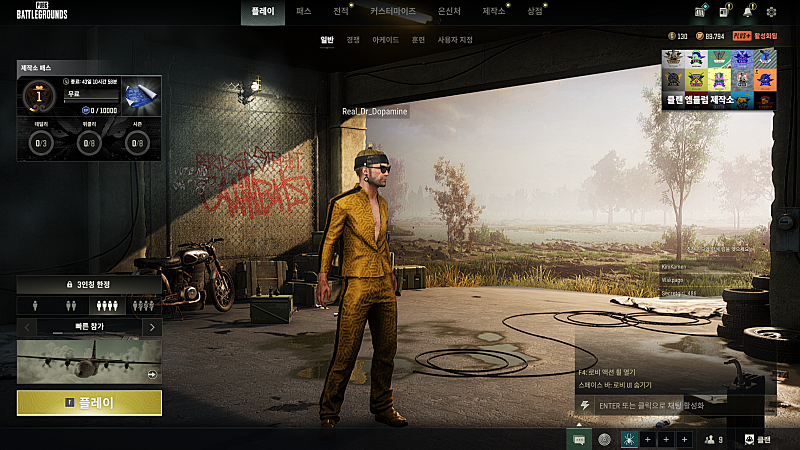The height and width of the screenshot is (450, 800).
Task: Open the 클랜 clan button in bottom bar
Action: pos(759,439)
